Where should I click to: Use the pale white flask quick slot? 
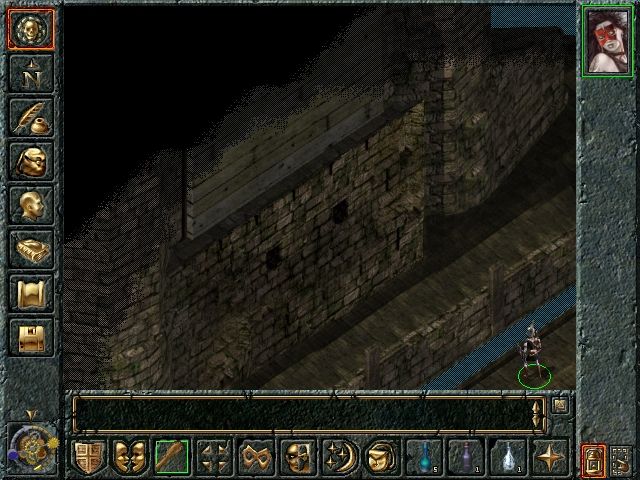point(507,458)
